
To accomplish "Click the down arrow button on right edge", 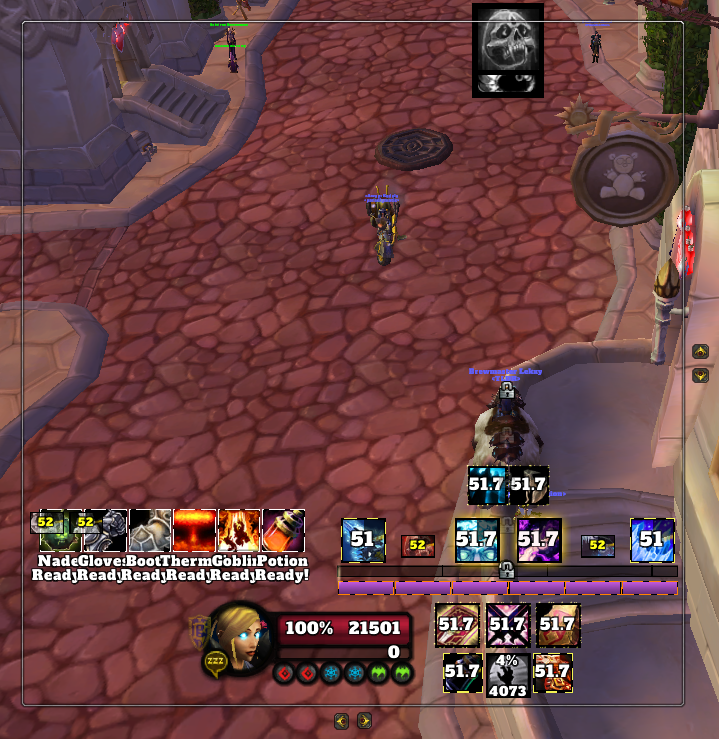I will (x=700, y=375).
